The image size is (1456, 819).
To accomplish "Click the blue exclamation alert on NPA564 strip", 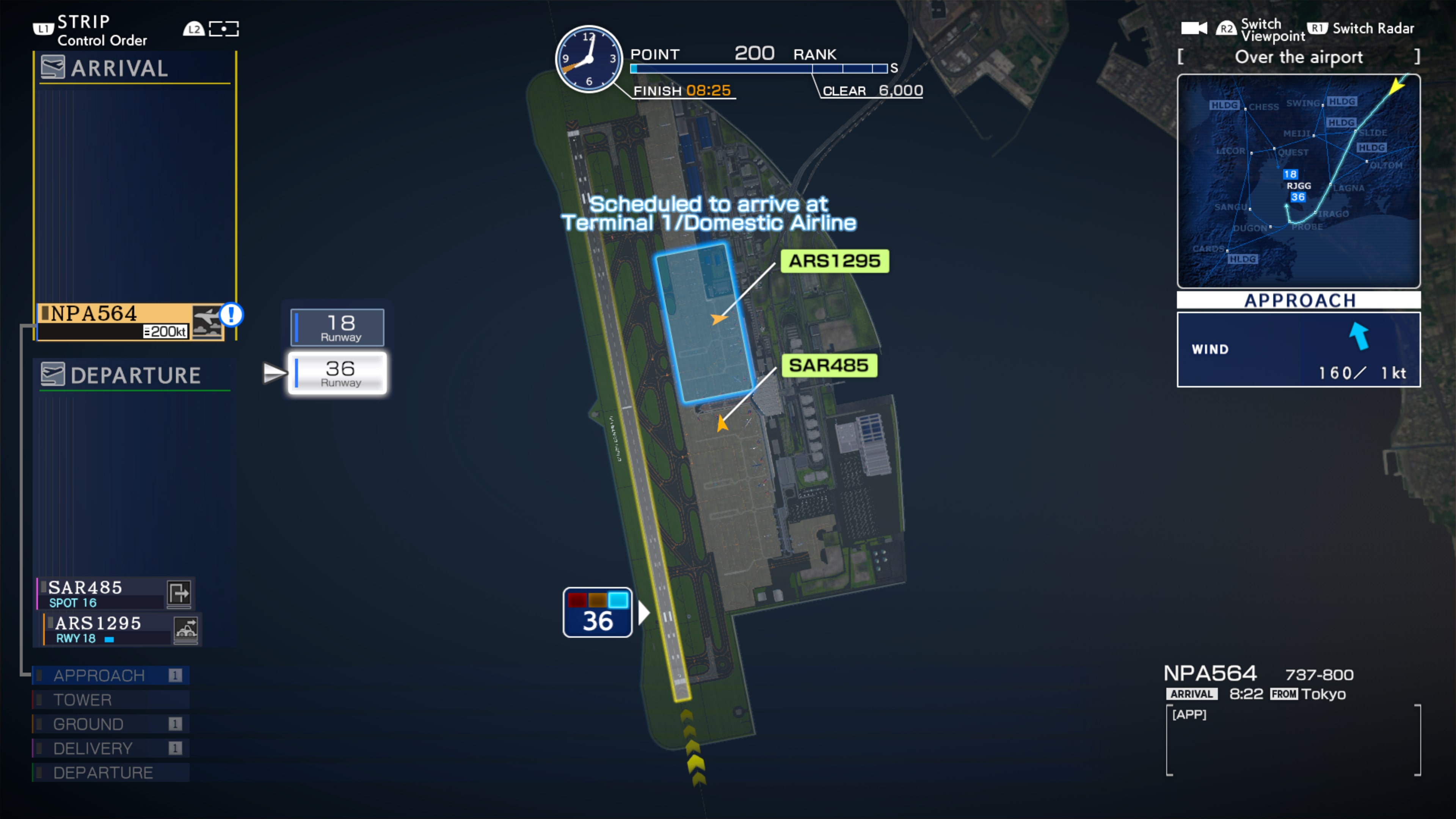I will [232, 315].
